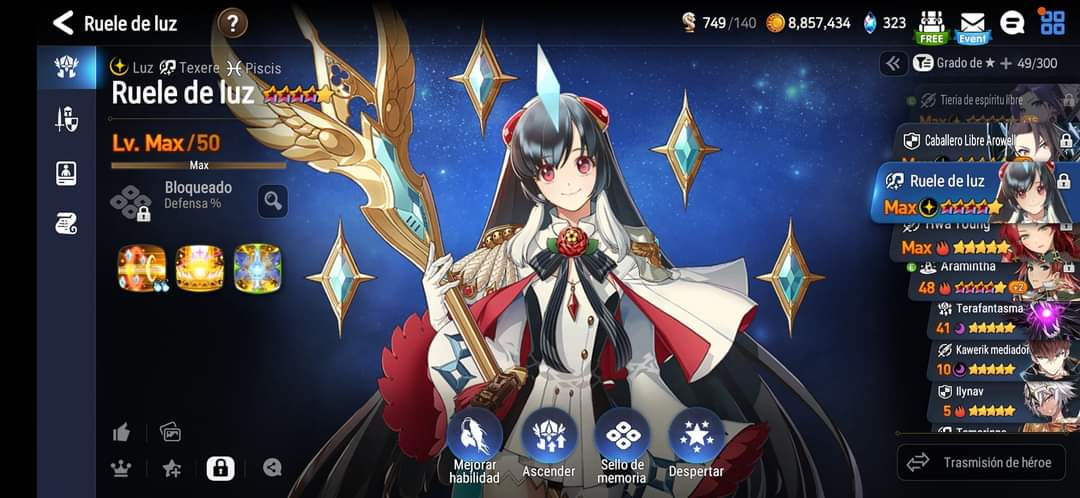This screenshot has width=1080, height=498.
Task: Open the Event mailbox envelope
Action: click(972, 25)
